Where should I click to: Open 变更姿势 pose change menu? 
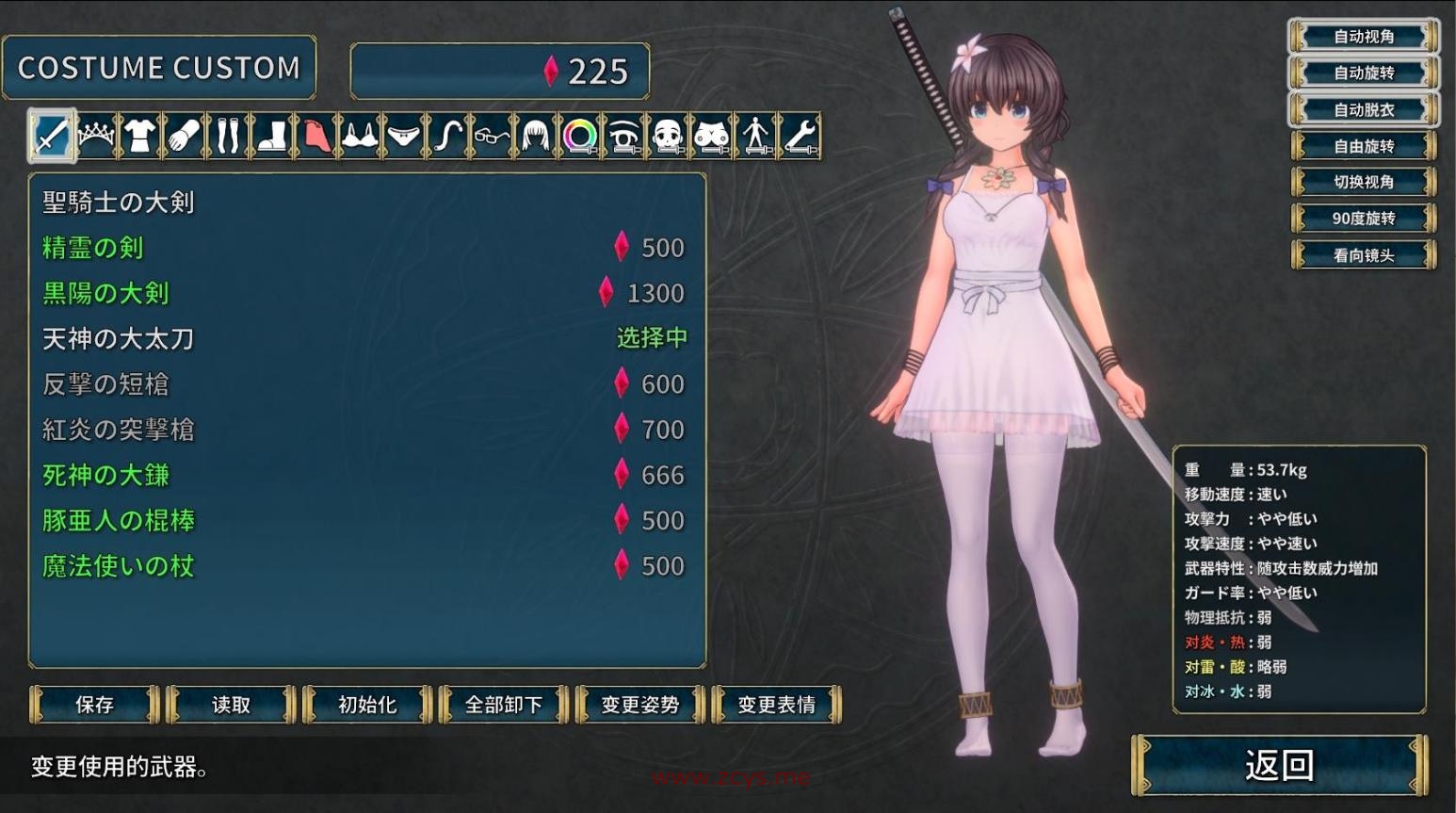[639, 705]
